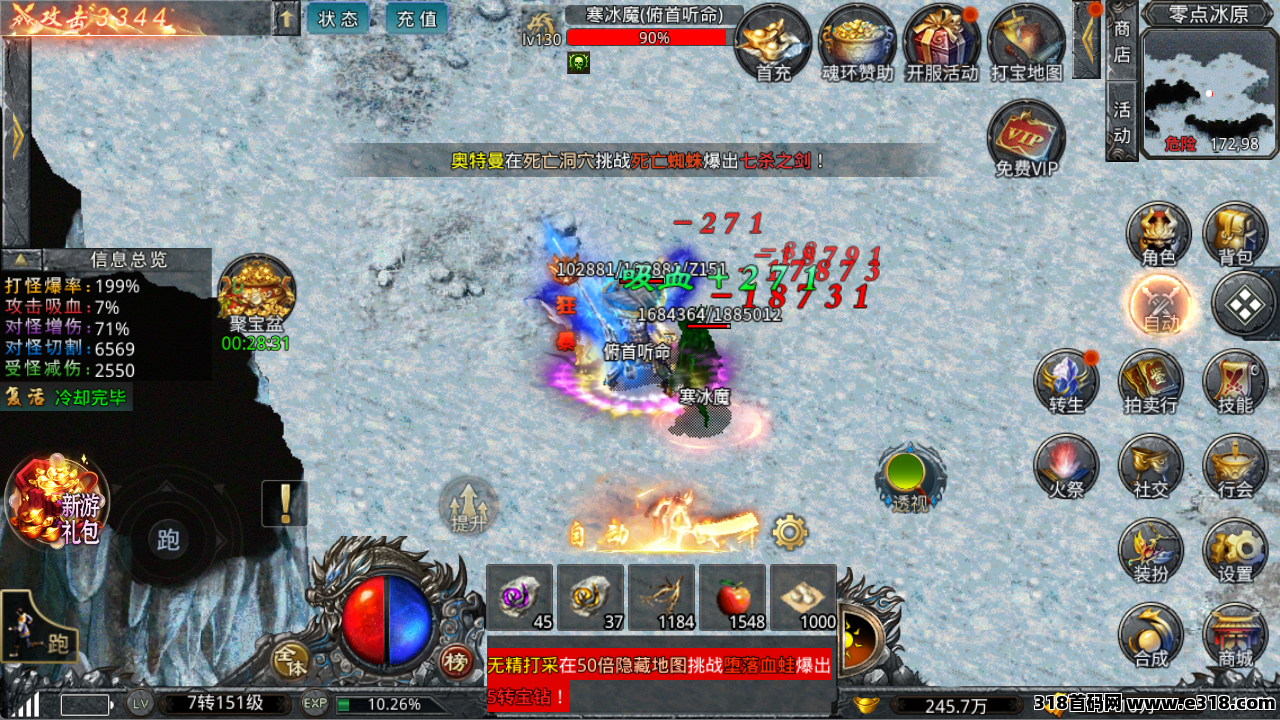Open the 拍卖行 auction house

(1151, 382)
